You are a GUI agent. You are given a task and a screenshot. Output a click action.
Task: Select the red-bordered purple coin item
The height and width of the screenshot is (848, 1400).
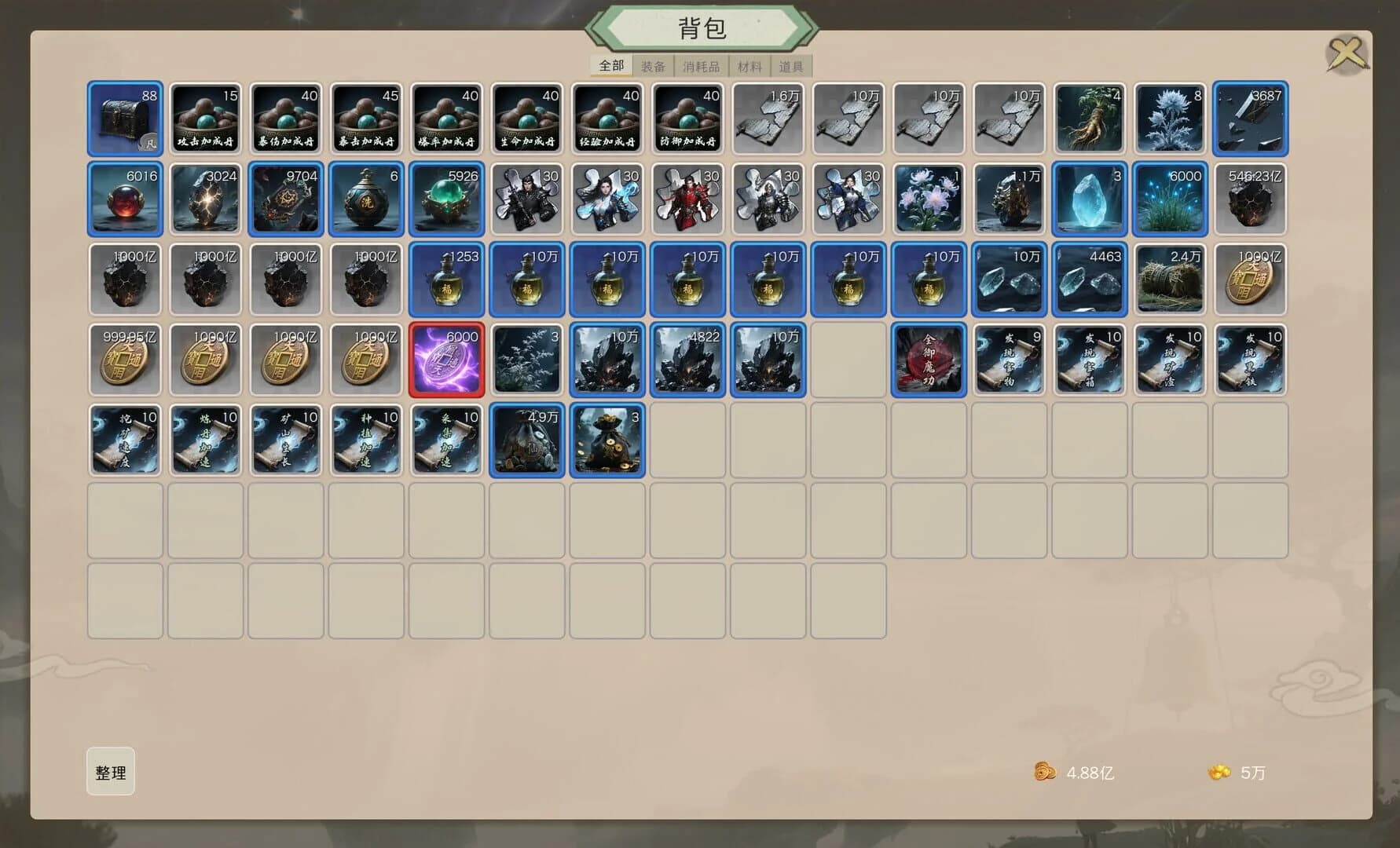click(x=447, y=359)
